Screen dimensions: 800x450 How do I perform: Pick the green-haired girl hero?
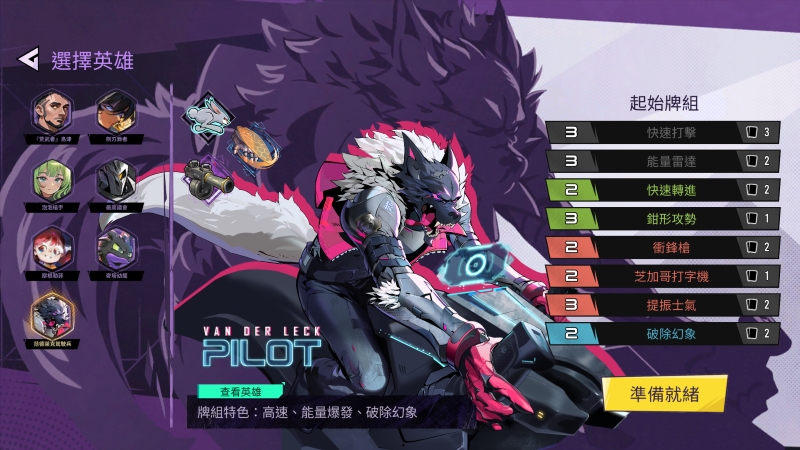click(49, 179)
